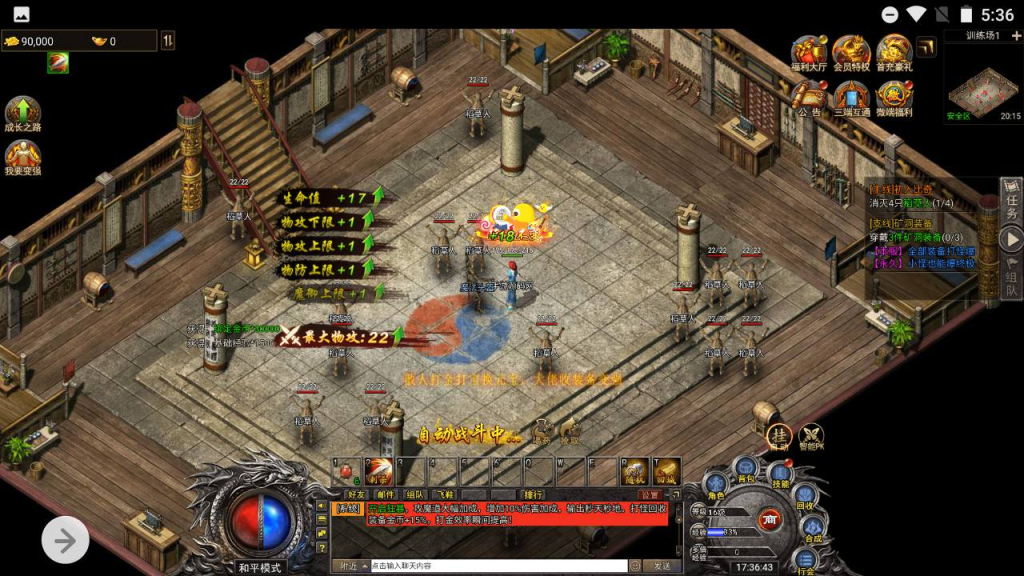The width and height of the screenshot is (1024, 576).
Task: Click the 好友 friends chat tab
Action: pos(356,494)
